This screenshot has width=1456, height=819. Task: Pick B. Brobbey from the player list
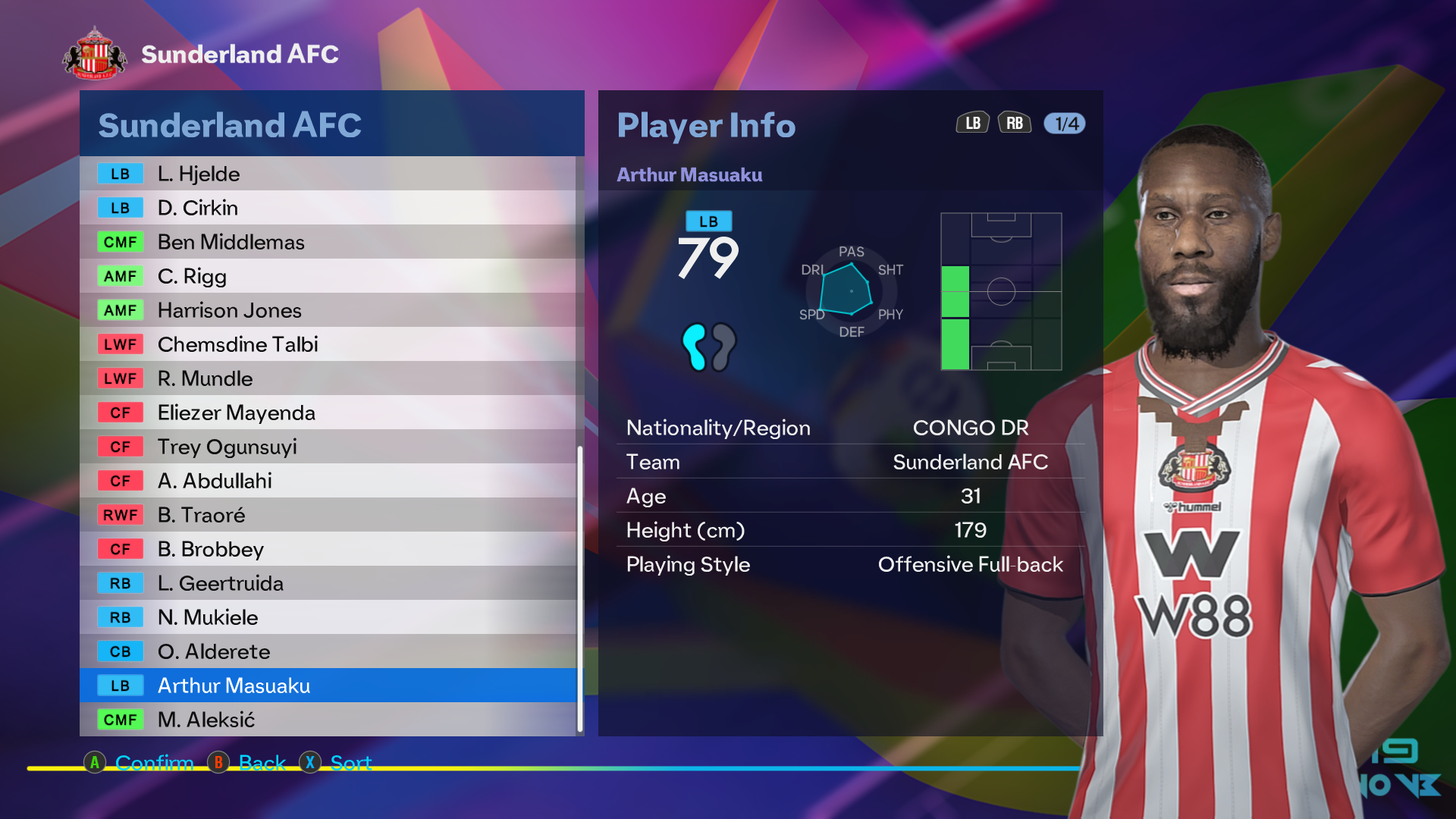coord(328,549)
